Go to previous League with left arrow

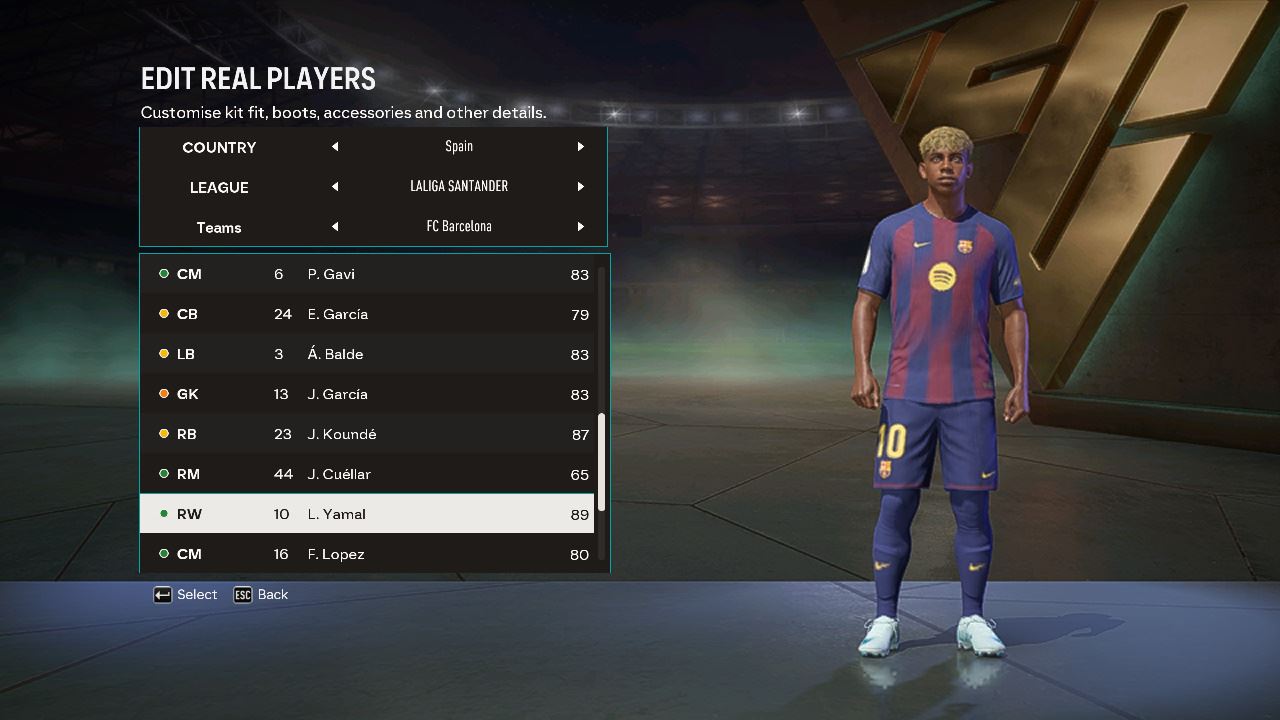tap(335, 187)
